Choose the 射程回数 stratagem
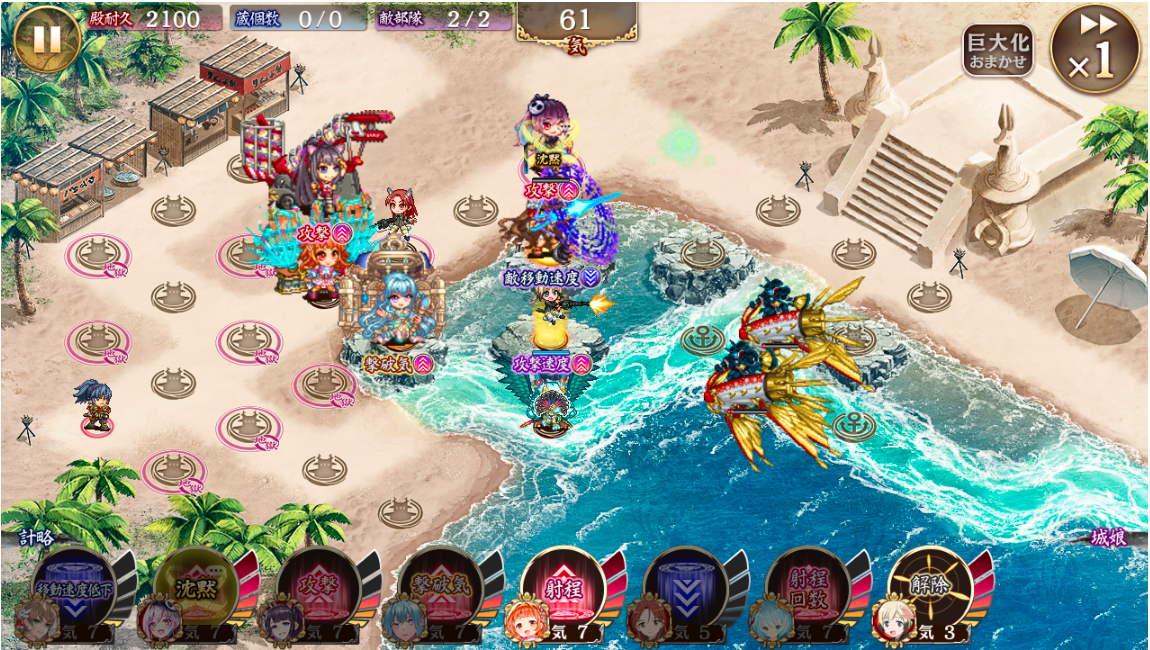The height and width of the screenshot is (650, 1150). [807, 587]
